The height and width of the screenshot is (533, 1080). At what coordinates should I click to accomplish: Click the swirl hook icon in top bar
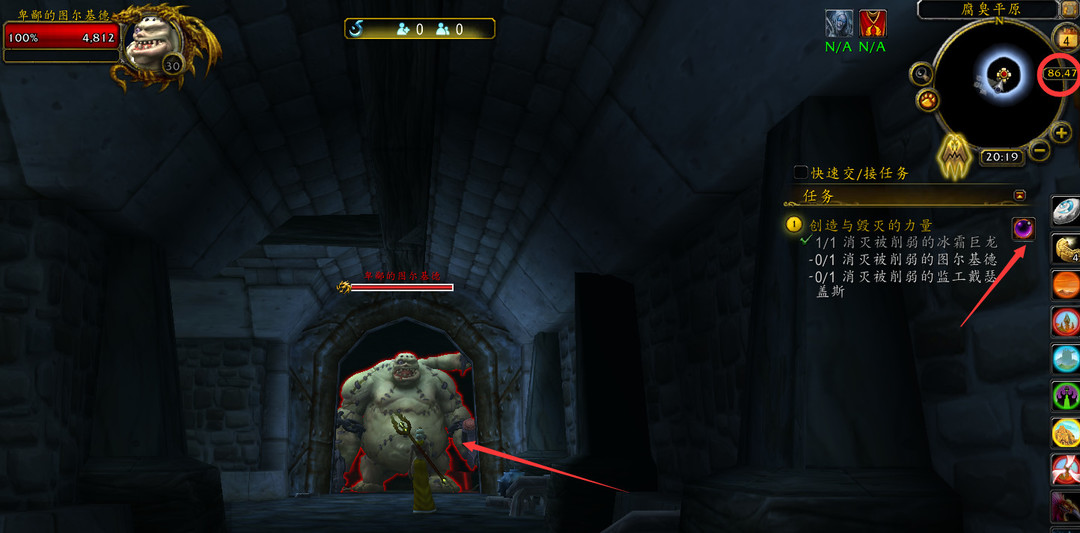[357, 29]
